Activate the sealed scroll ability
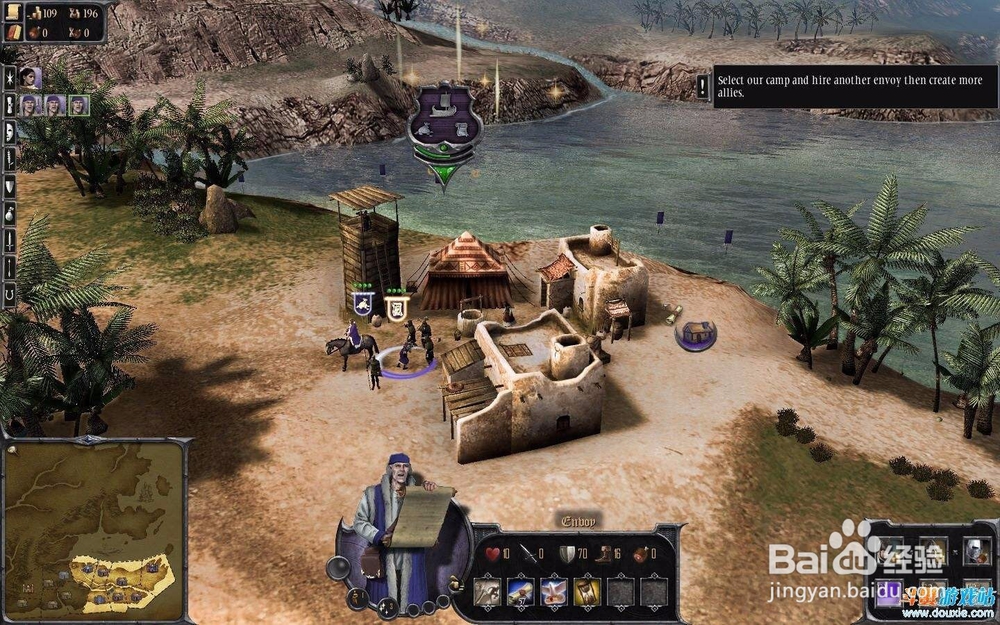 tap(521, 593)
